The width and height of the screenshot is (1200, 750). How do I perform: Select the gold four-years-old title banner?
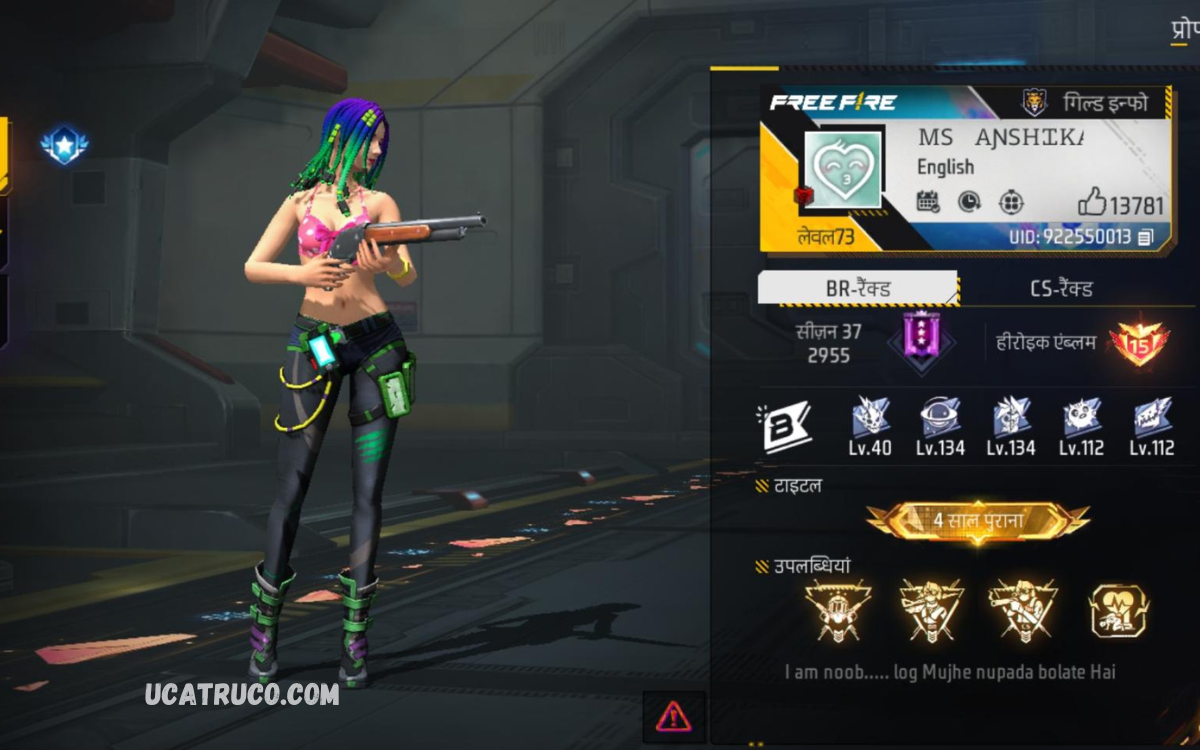click(x=977, y=521)
